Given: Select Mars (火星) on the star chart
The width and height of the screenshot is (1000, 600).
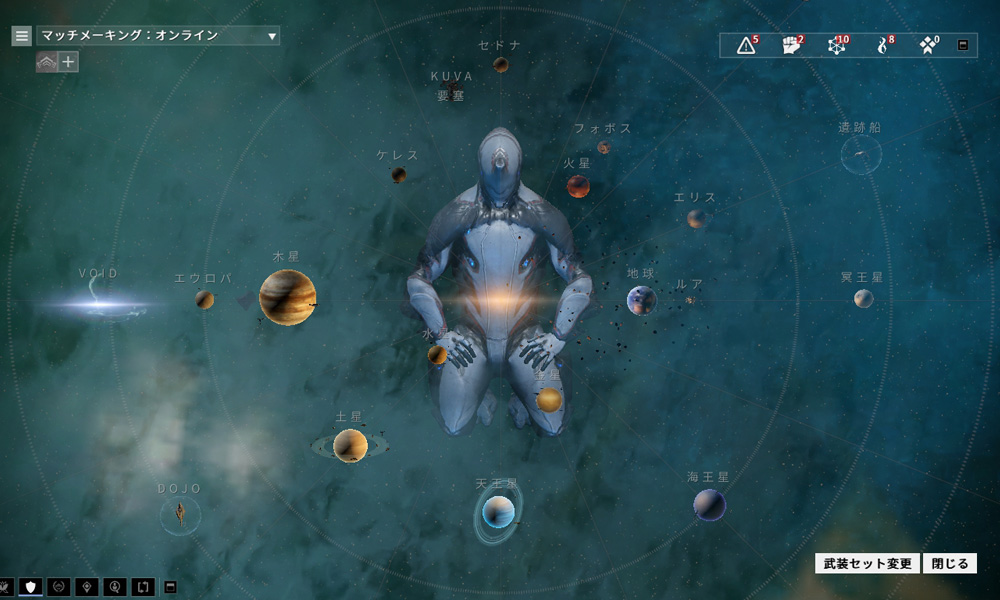Looking at the screenshot, I should point(578,186).
